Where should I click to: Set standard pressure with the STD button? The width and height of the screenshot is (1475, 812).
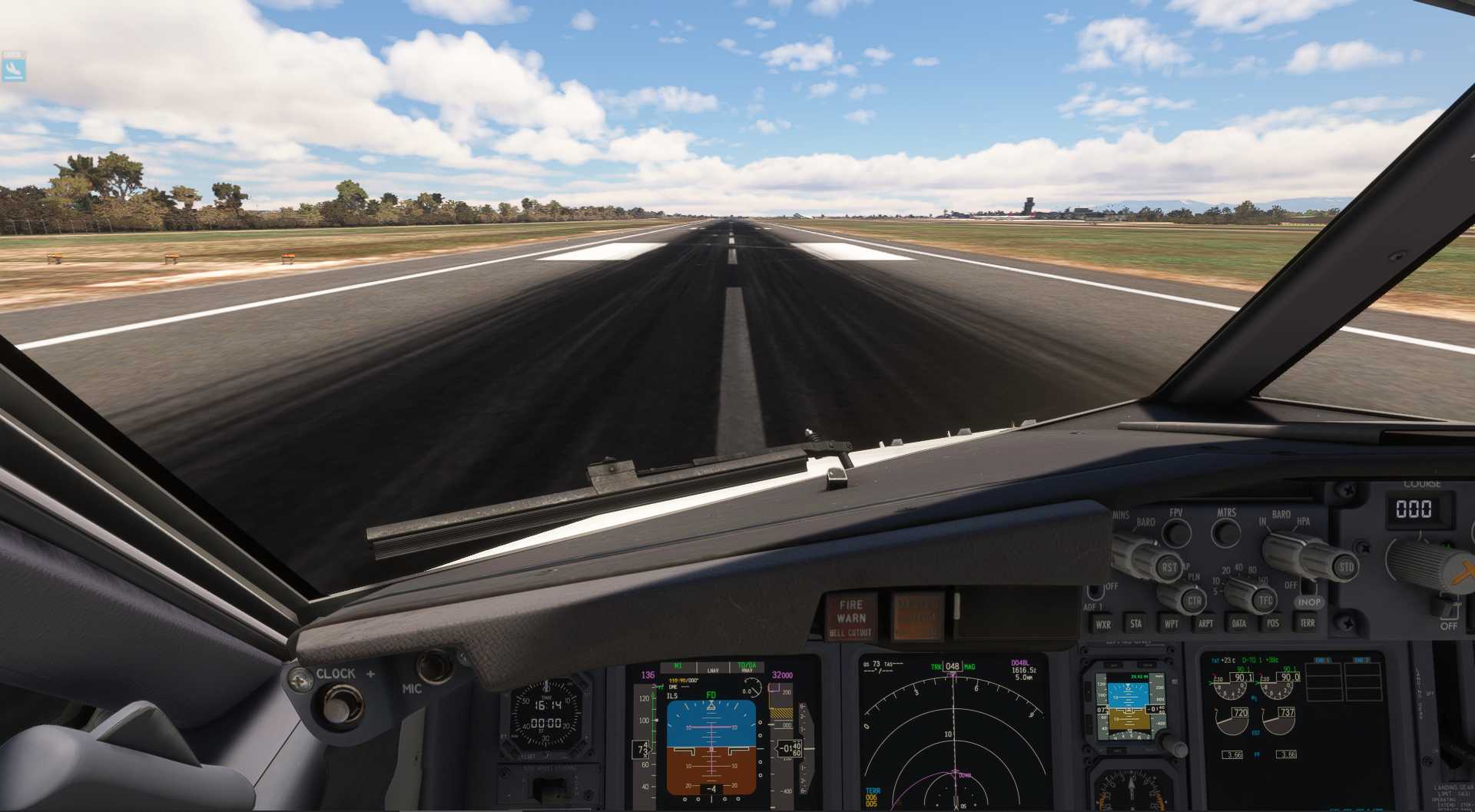tap(1346, 568)
